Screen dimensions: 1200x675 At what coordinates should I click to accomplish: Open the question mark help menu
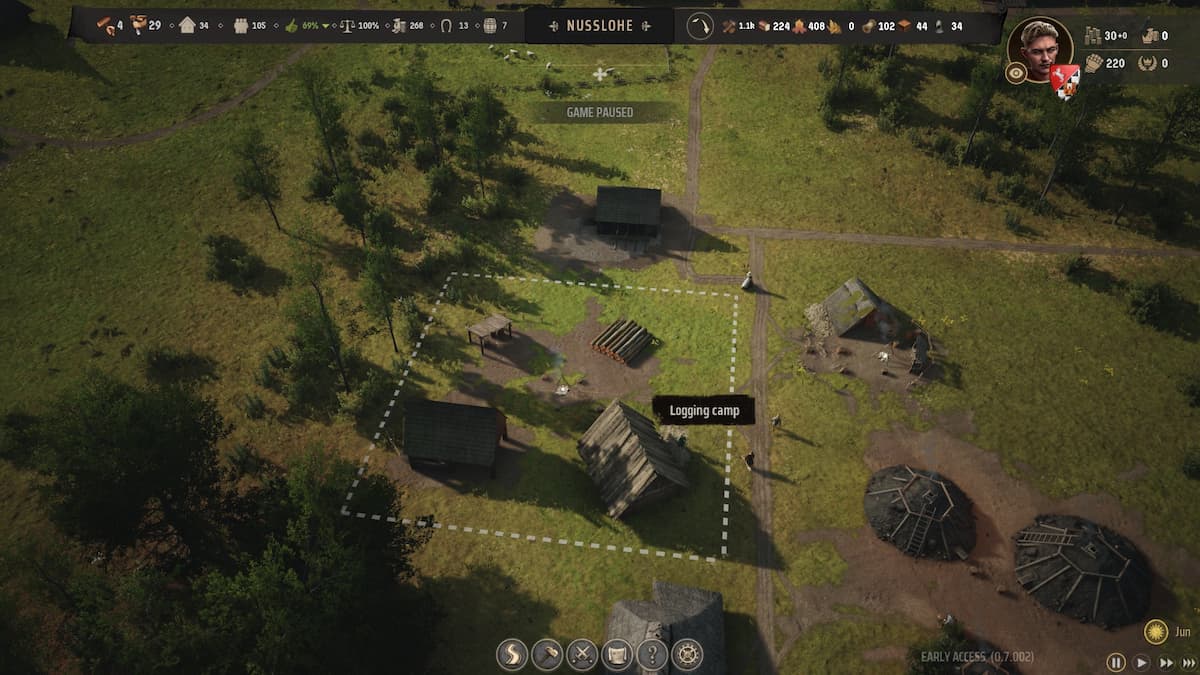652,655
